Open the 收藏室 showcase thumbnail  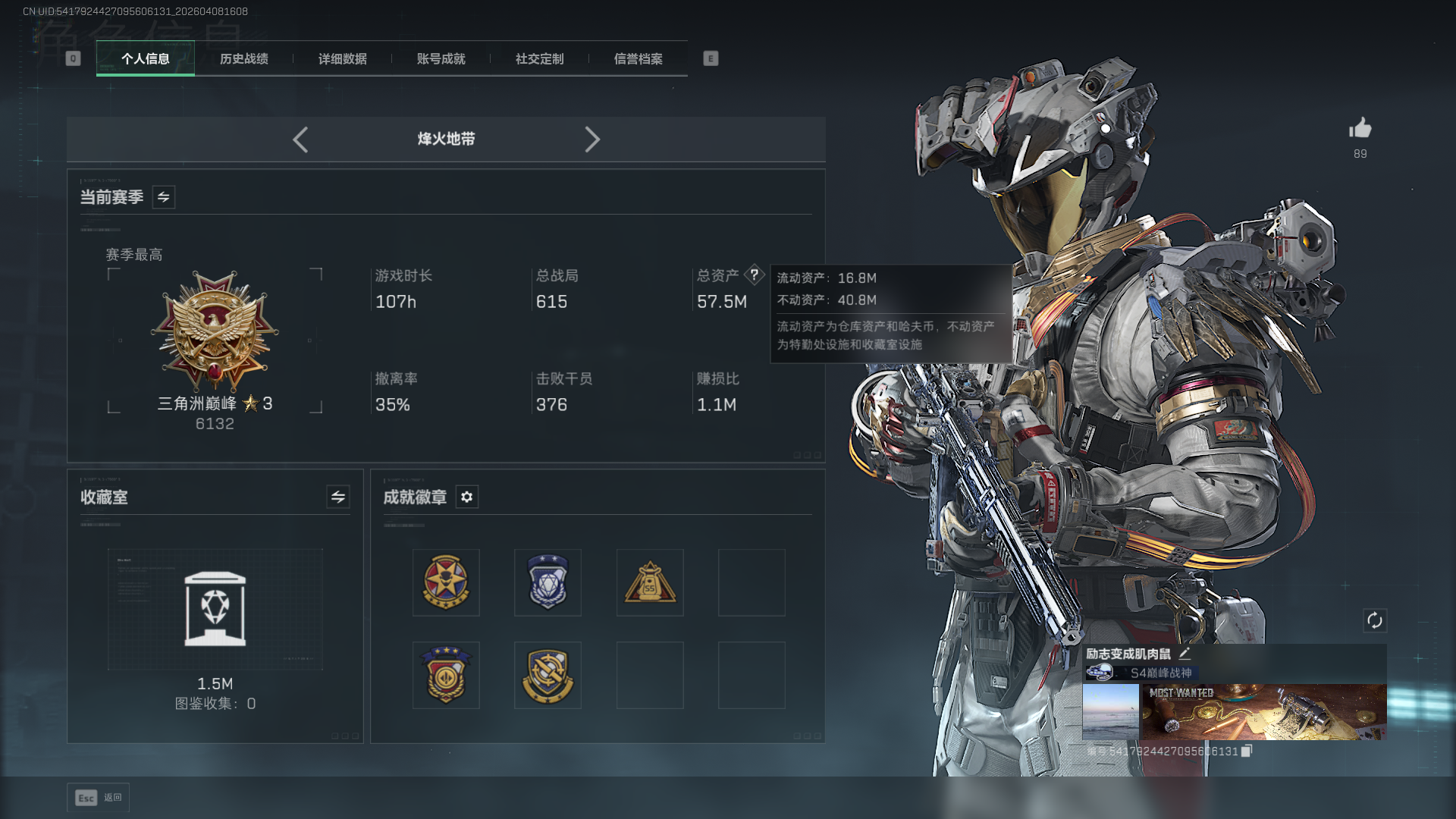pyautogui.click(x=215, y=609)
